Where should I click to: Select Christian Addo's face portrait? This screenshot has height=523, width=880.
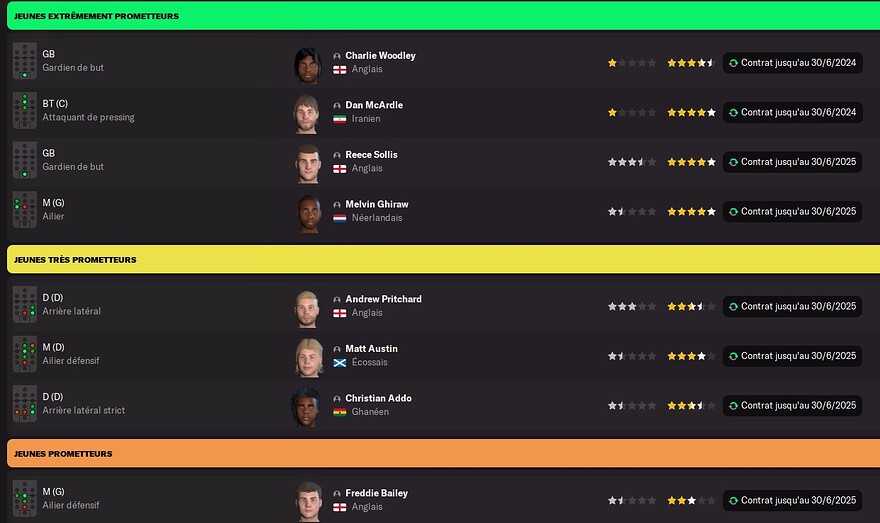(307, 405)
